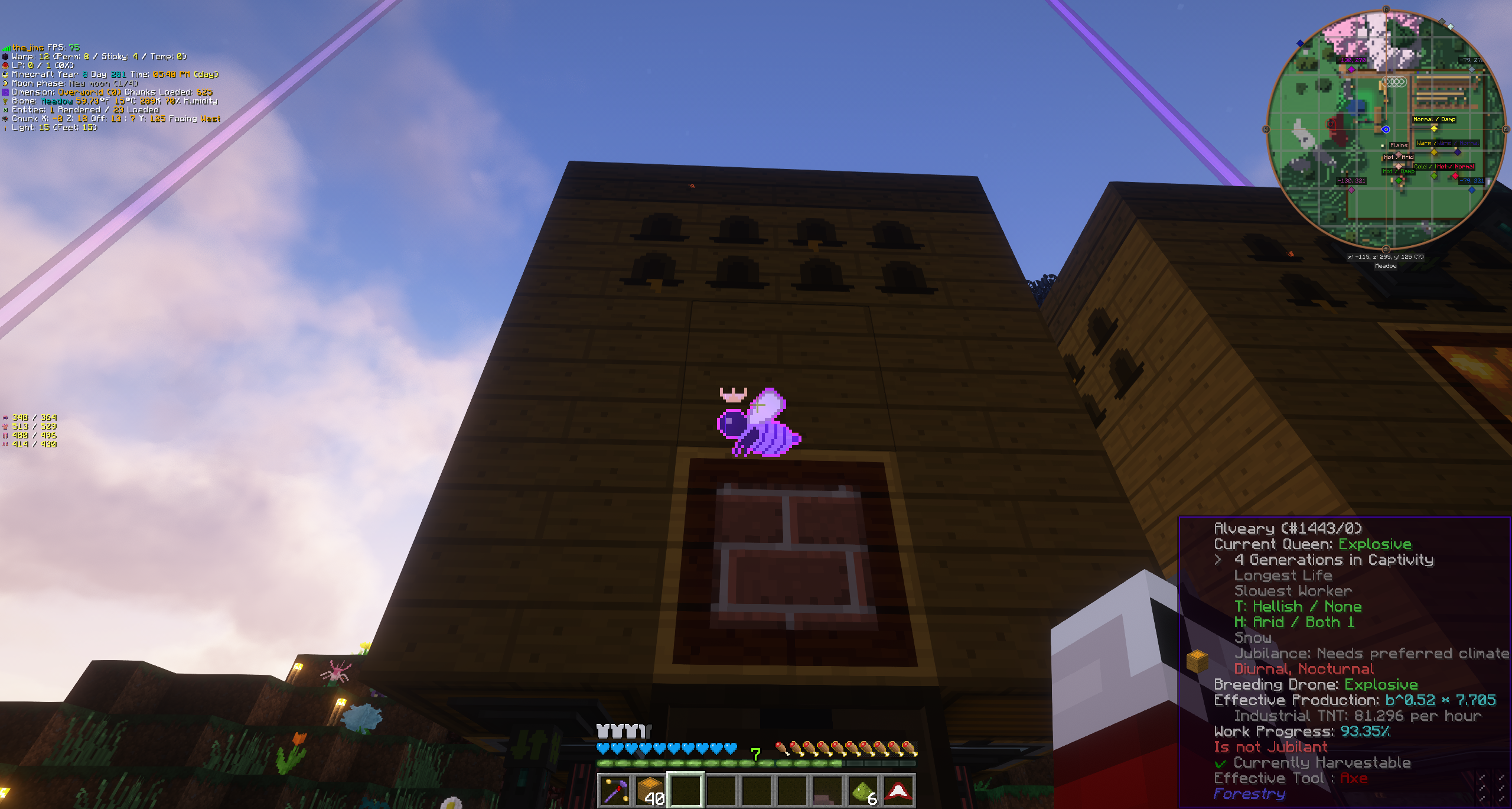Select the purple pickaxe hotbar slot

(615, 790)
